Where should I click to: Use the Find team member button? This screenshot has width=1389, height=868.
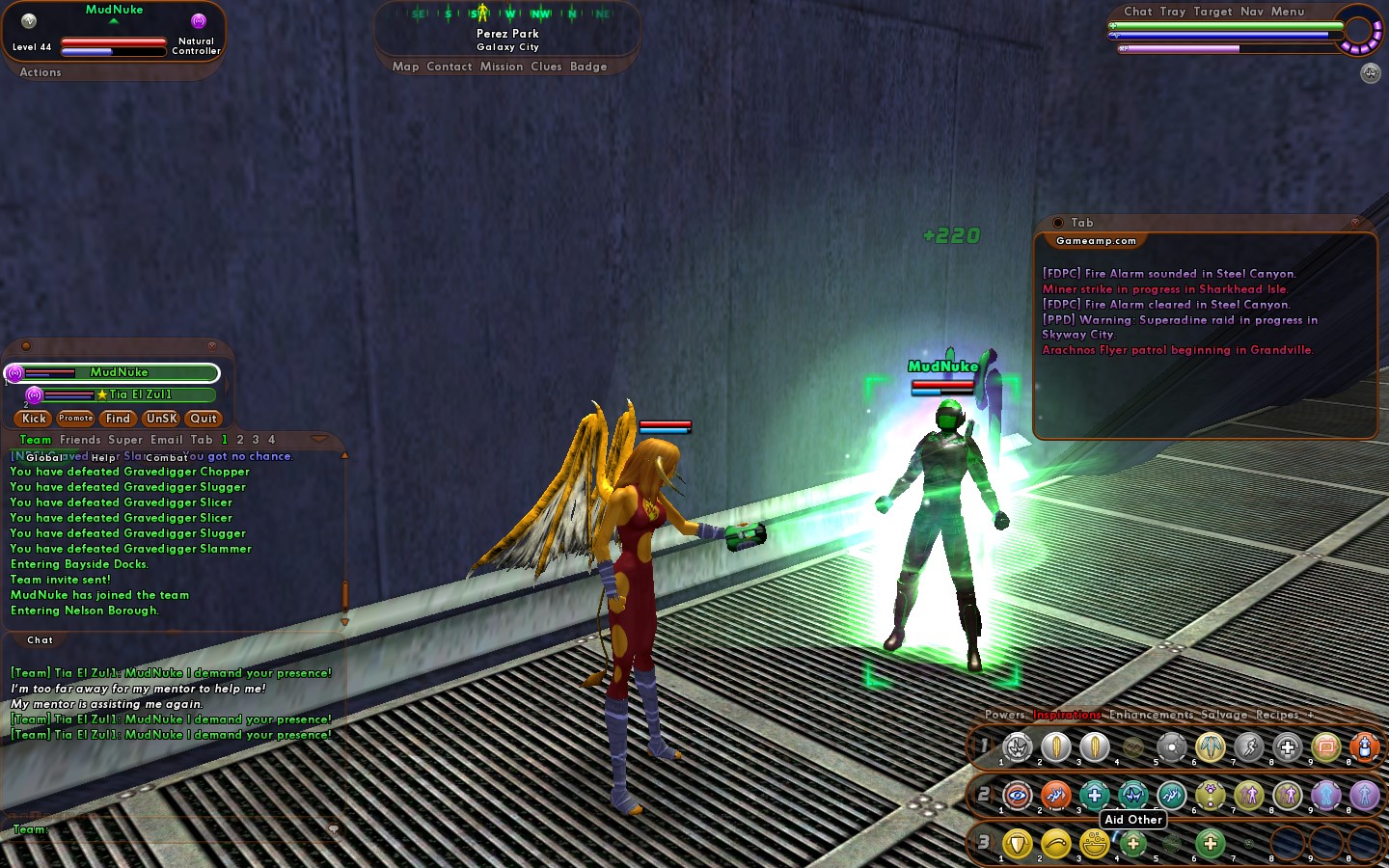coord(118,419)
